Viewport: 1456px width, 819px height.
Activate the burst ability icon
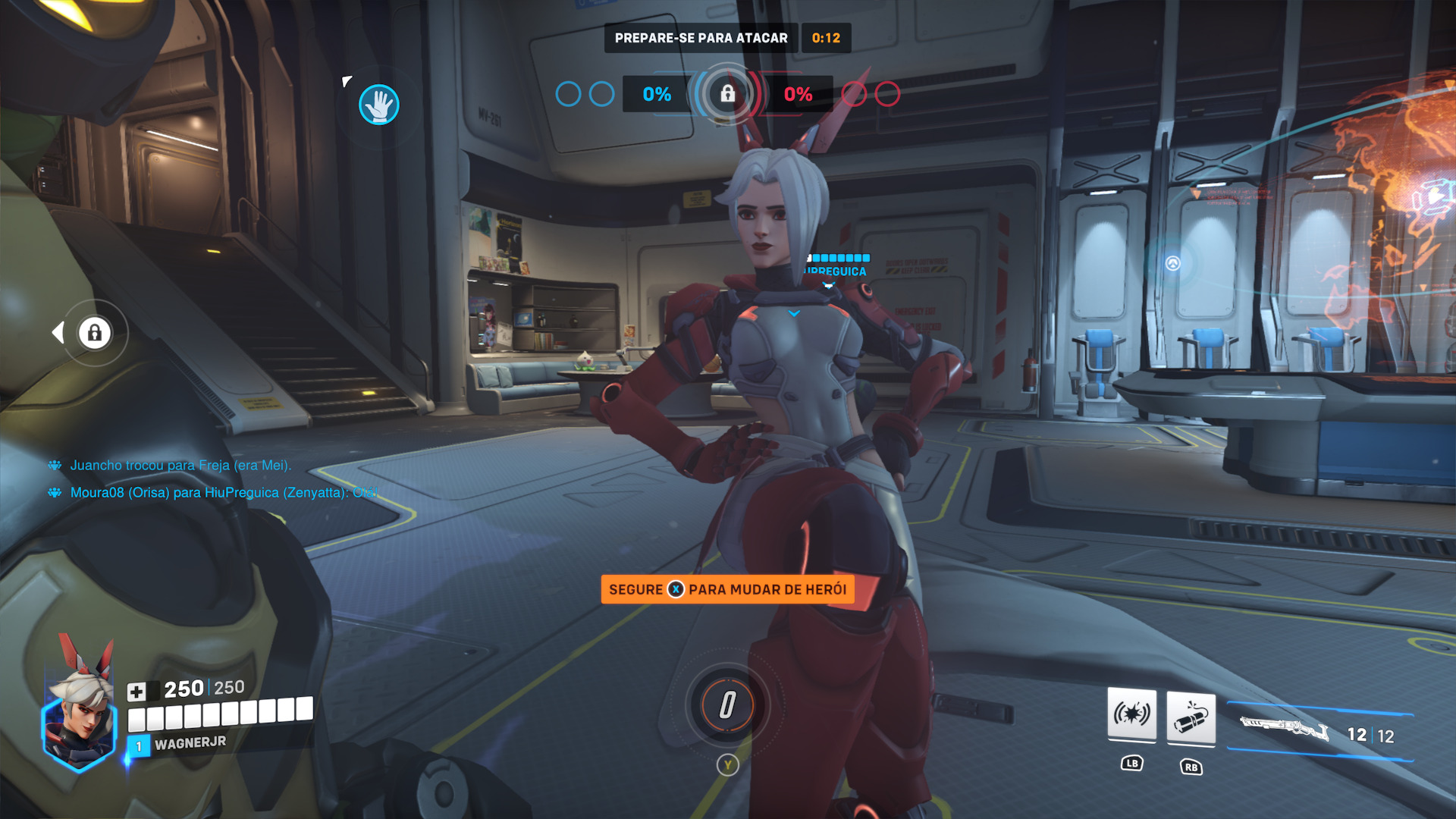tap(1131, 714)
